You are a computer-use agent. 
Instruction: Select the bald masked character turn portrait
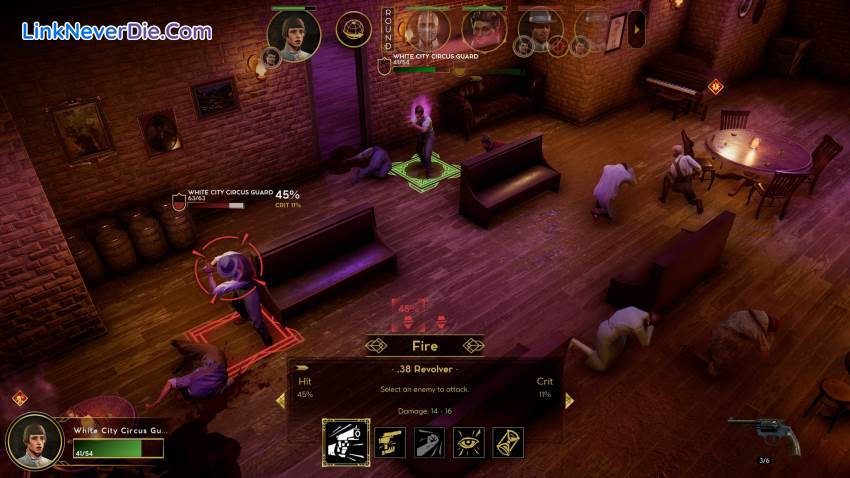427,29
